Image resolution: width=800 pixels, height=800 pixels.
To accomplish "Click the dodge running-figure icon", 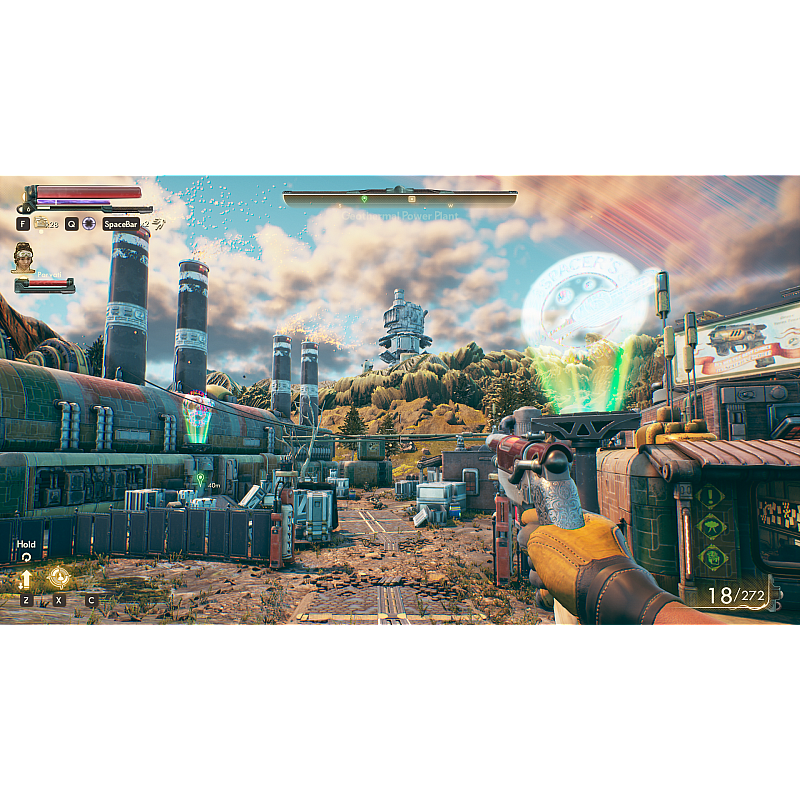I will coord(158,223).
